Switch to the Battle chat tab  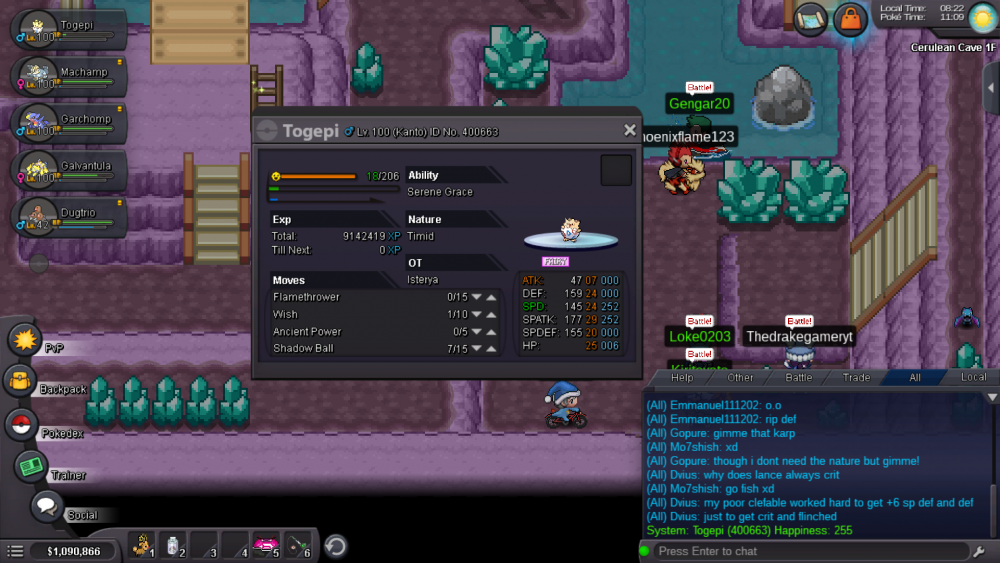click(x=799, y=378)
